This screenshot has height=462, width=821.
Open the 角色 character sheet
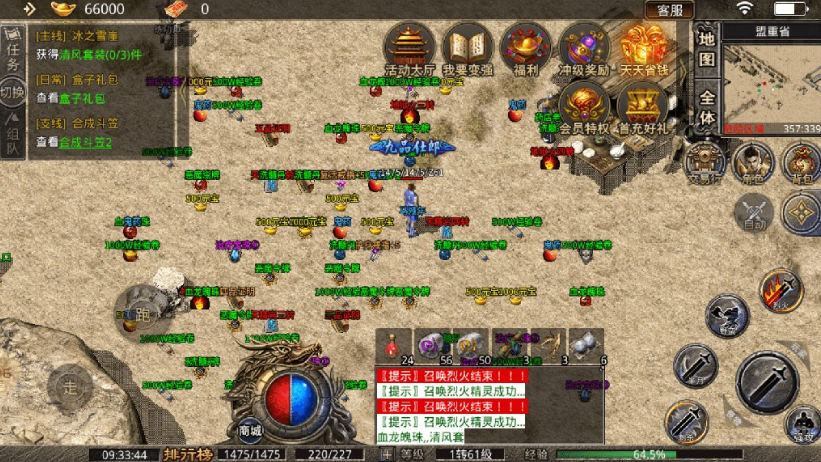(x=753, y=160)
